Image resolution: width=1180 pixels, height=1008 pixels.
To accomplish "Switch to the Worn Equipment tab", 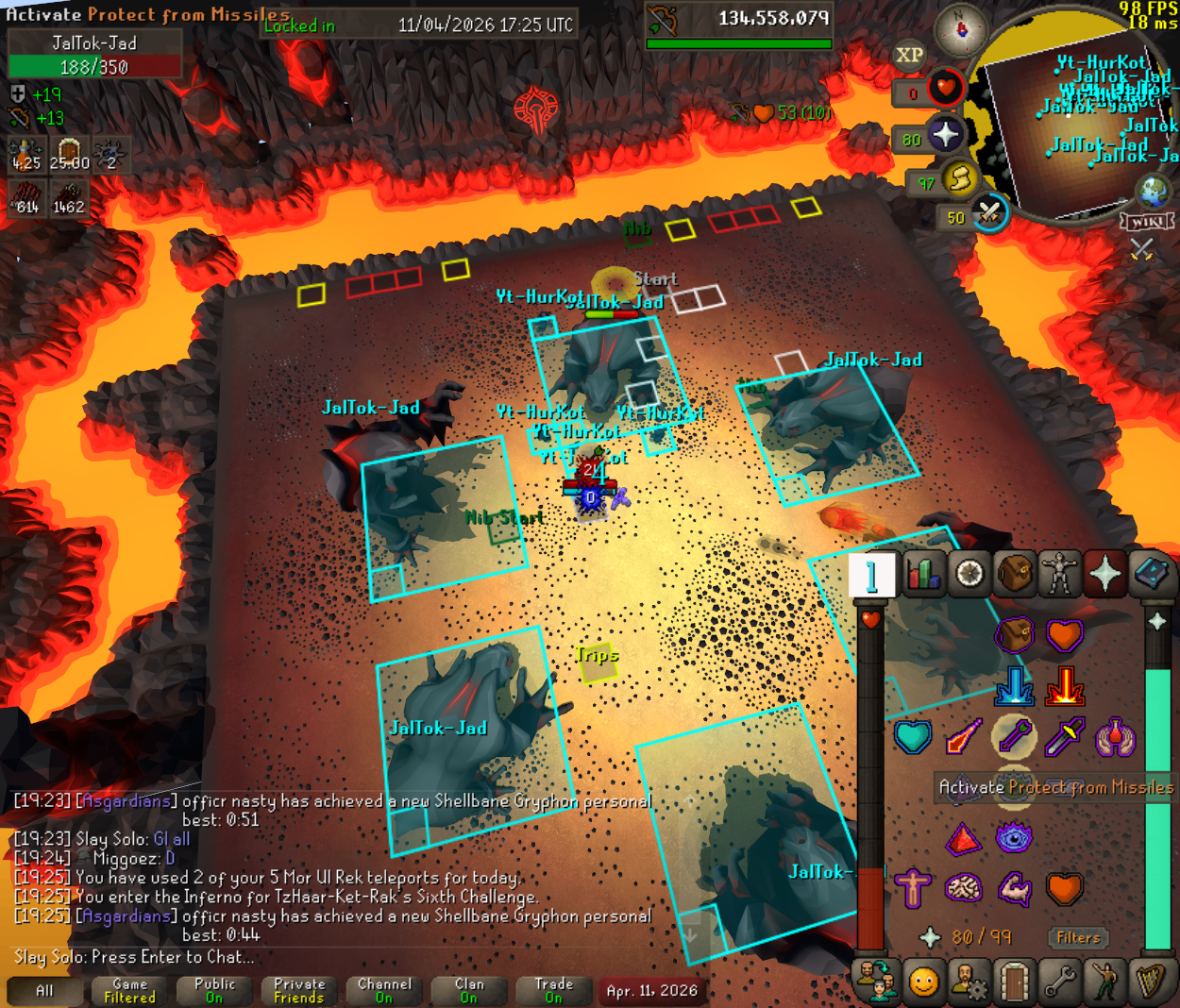I will (x=1060, y=574).
